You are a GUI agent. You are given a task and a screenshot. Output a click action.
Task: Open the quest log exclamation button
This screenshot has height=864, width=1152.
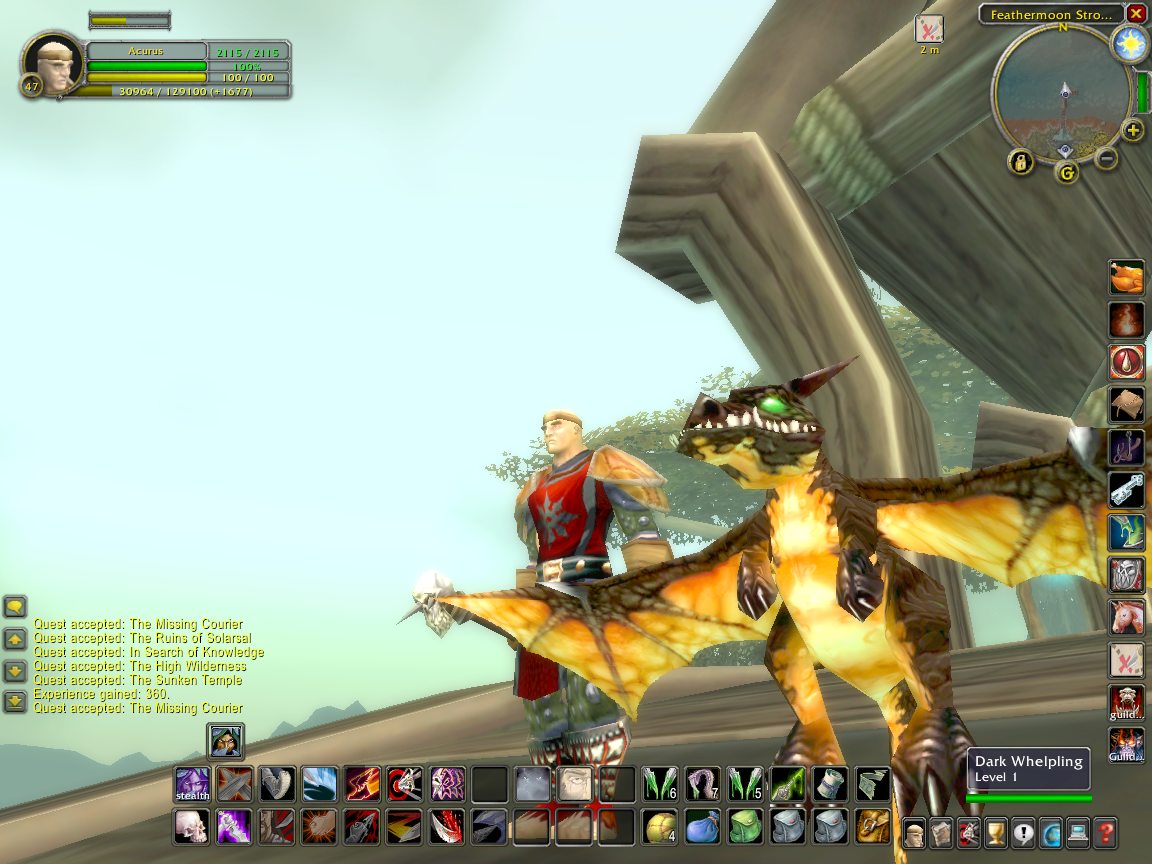point(1023,832)
